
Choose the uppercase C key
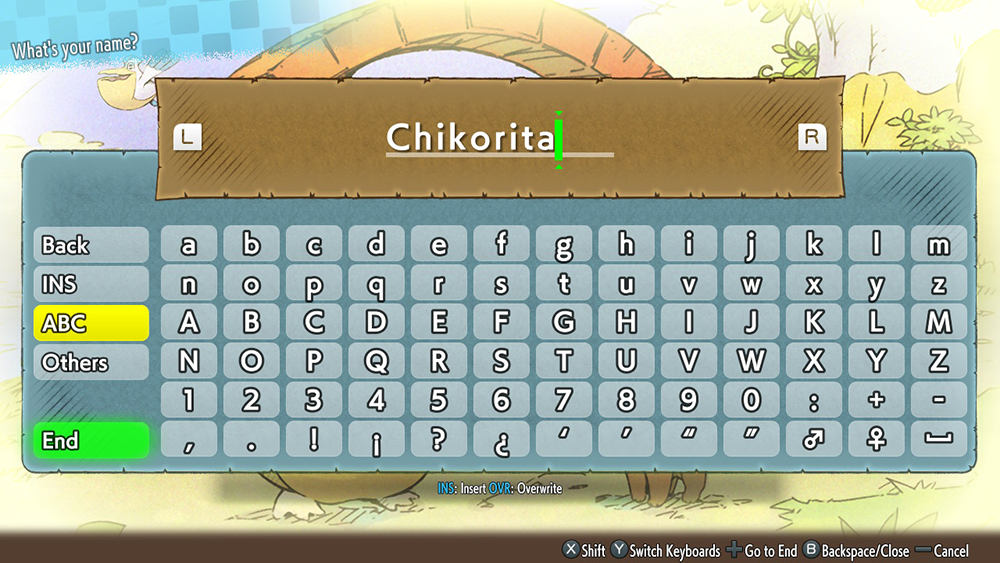[x=314, y=323]
